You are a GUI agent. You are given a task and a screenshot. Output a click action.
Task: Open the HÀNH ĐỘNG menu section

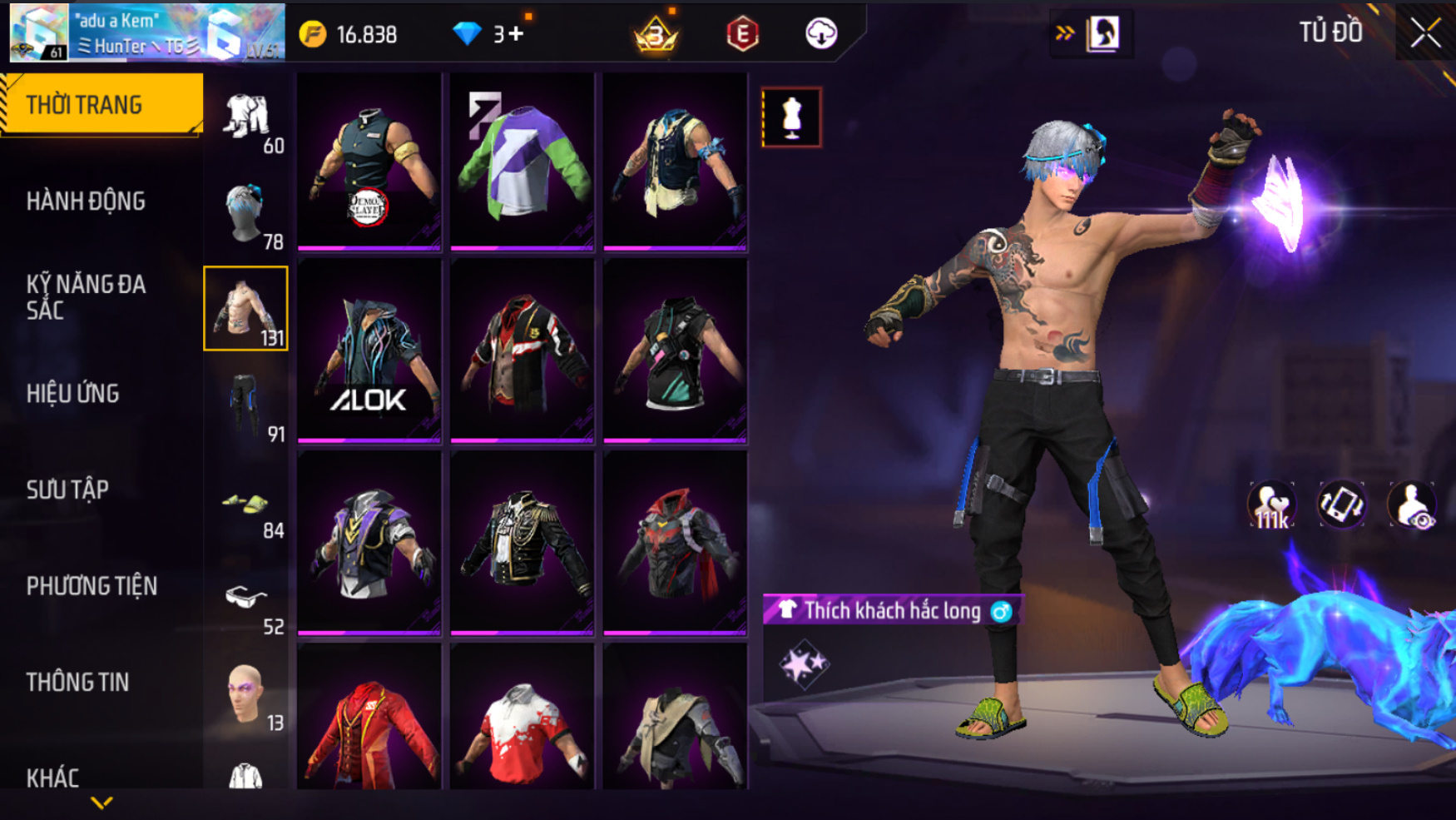tap(86, 201)
